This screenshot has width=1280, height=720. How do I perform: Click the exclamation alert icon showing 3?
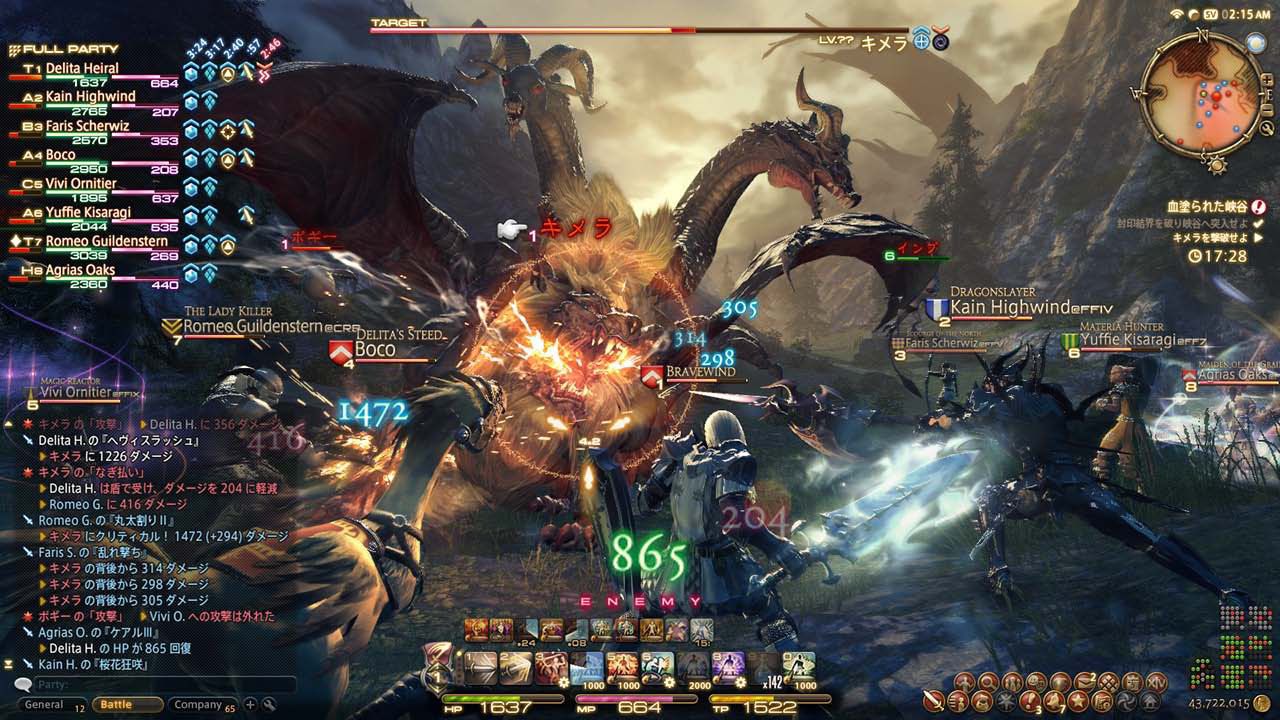1030,700
